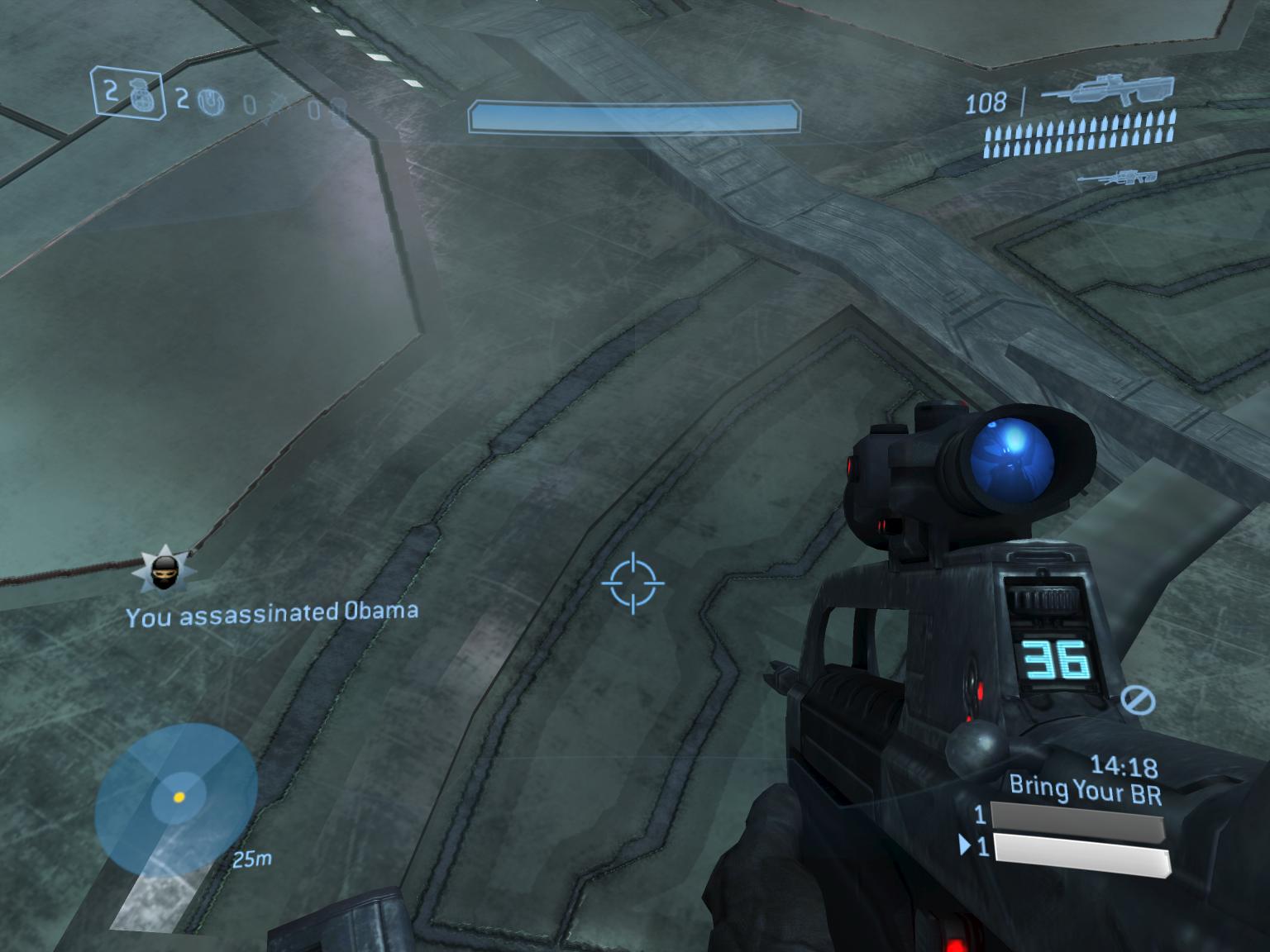
Task: Click the battle rifle weapon icon
Action: coord(1106,91)
